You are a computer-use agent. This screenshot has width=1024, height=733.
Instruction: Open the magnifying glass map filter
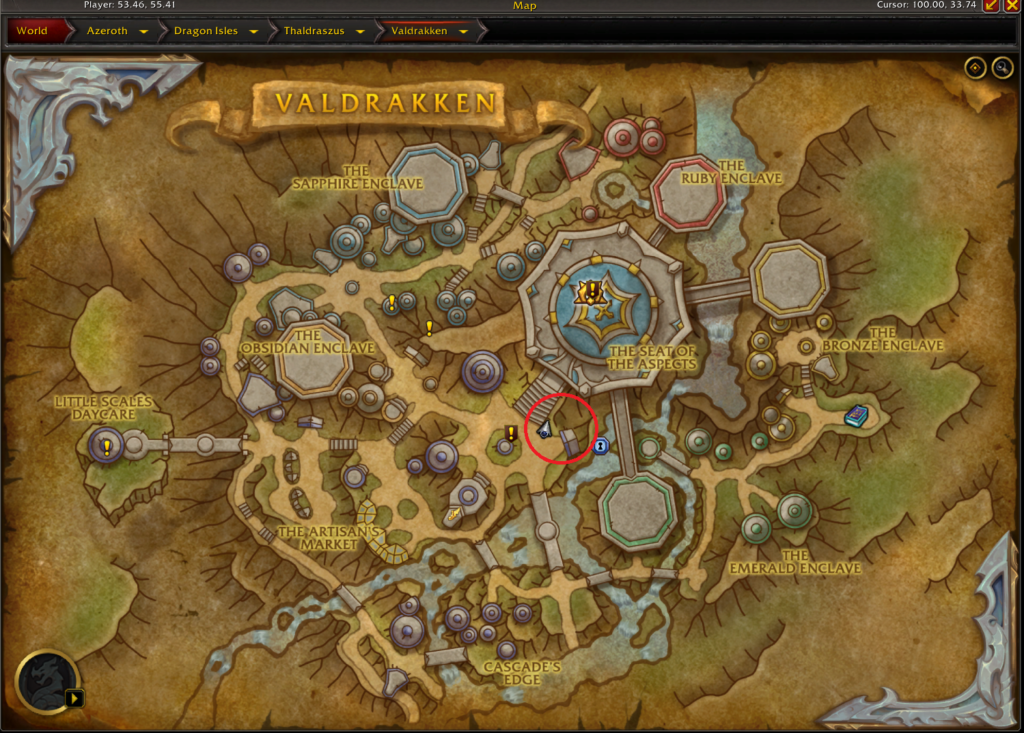[1002, 67]
